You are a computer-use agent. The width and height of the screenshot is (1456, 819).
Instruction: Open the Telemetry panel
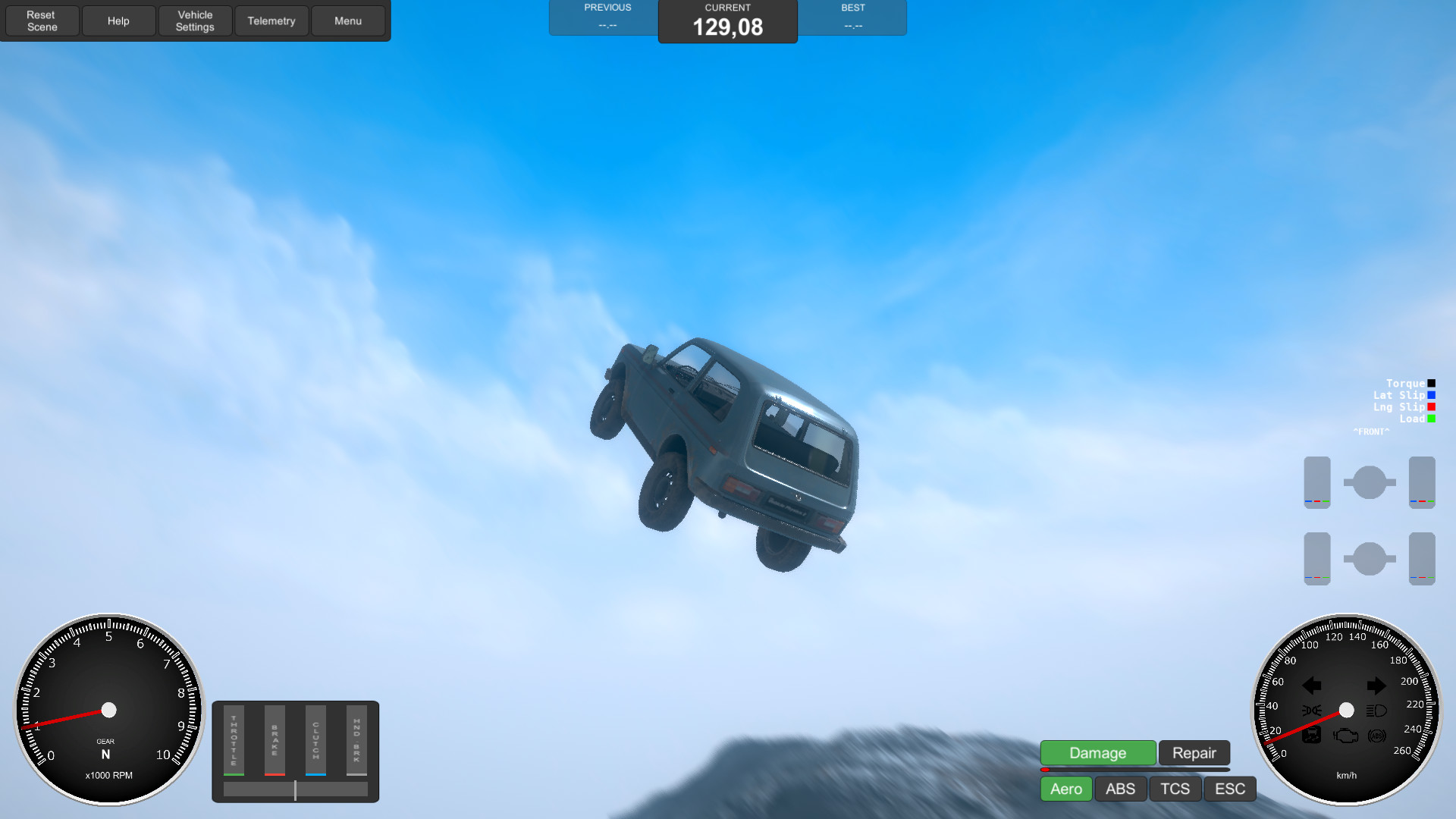point(271,20)
